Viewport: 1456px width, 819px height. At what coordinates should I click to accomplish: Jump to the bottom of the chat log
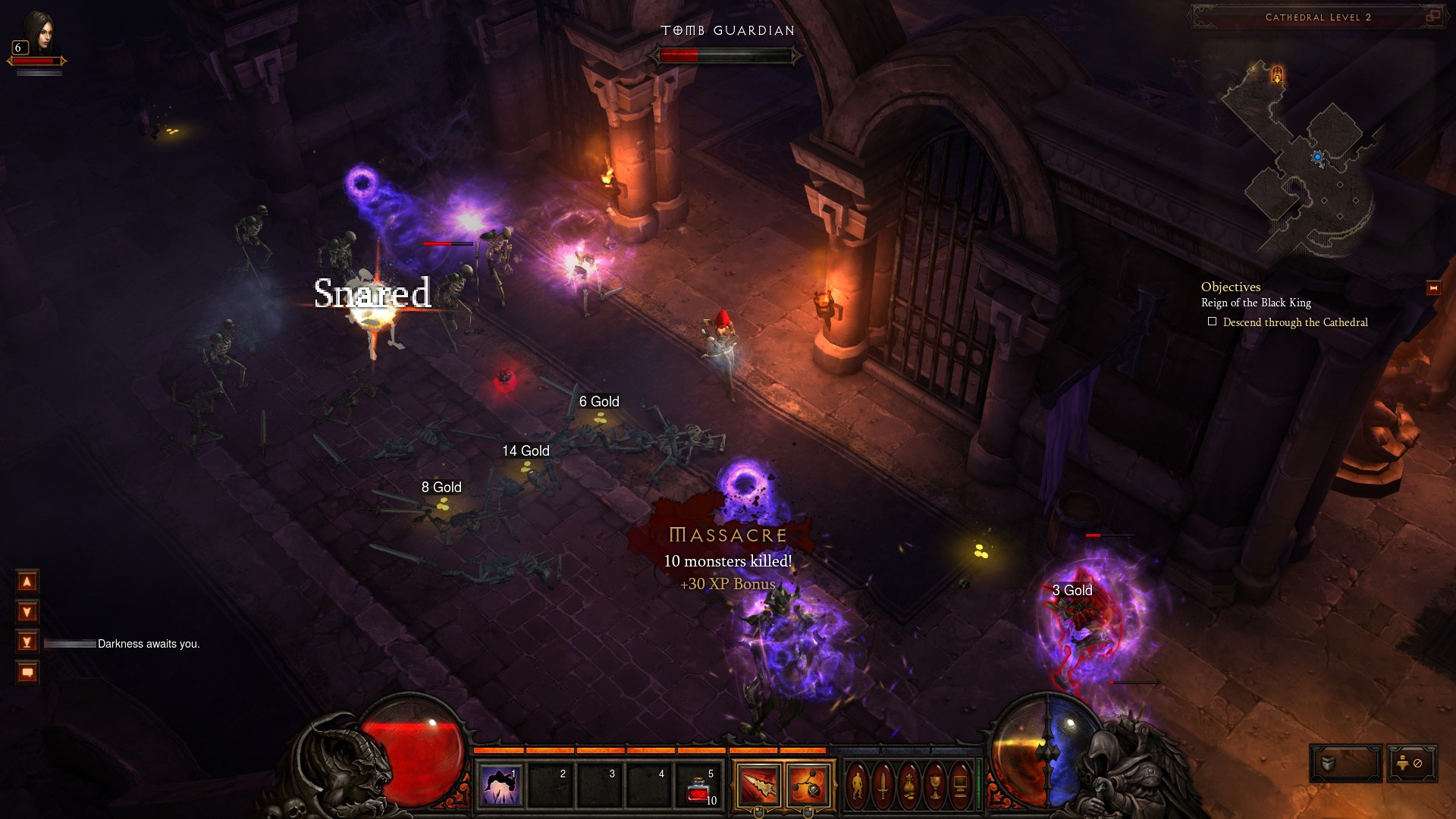point(27,642)
